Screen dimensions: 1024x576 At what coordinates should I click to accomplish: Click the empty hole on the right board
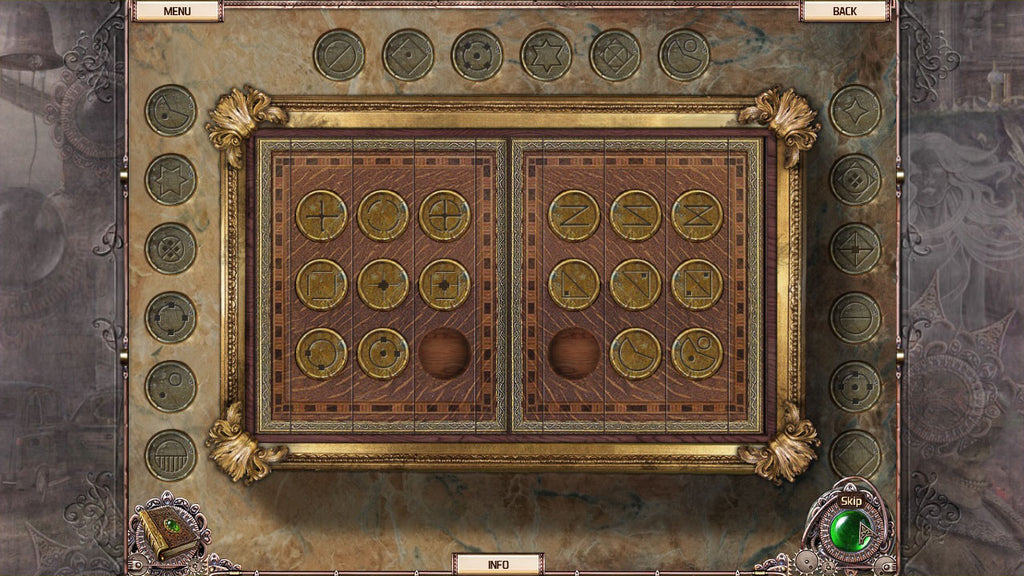(x=574, y=353)
